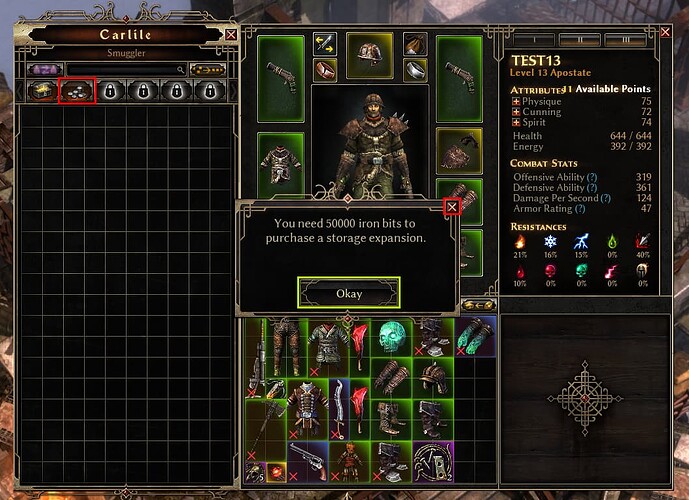Viewport: 689px width, 500px height.
Task: Toggle the weapon swap arrows icon
Action: pos(323,43)
